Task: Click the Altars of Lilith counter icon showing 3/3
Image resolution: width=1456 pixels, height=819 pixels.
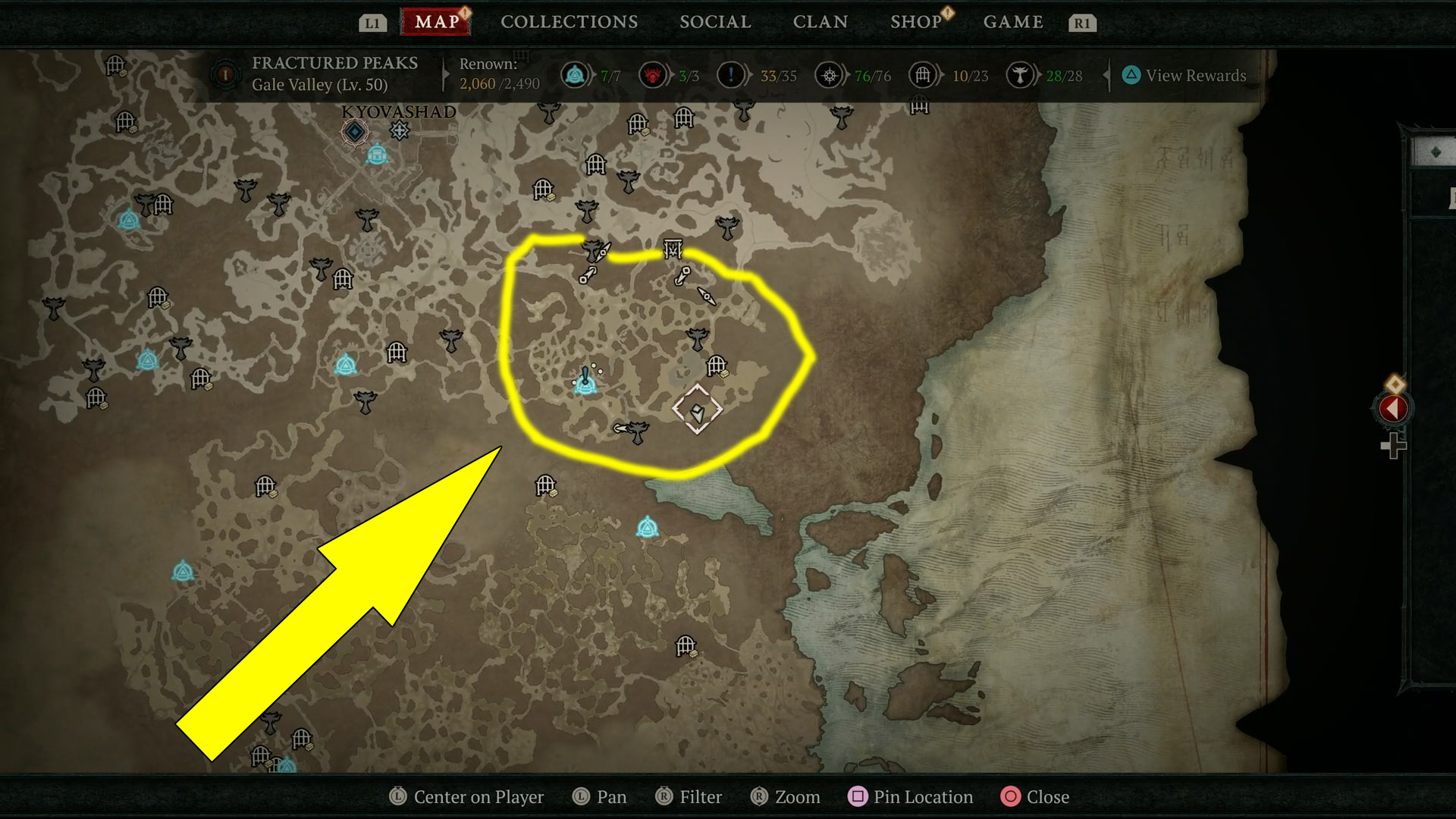Action: pos(653,75)
